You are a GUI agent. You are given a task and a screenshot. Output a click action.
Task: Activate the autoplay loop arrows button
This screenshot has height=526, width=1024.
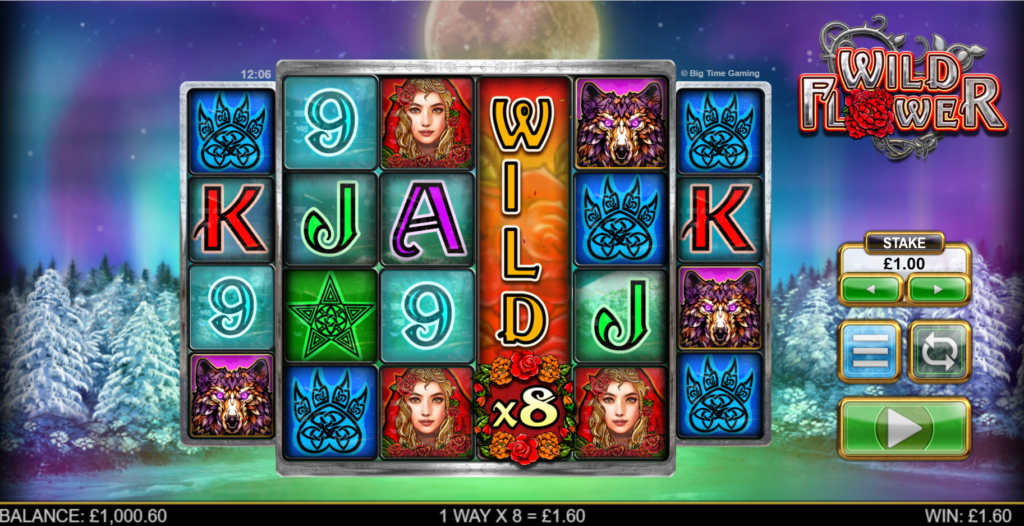(939, 352)
